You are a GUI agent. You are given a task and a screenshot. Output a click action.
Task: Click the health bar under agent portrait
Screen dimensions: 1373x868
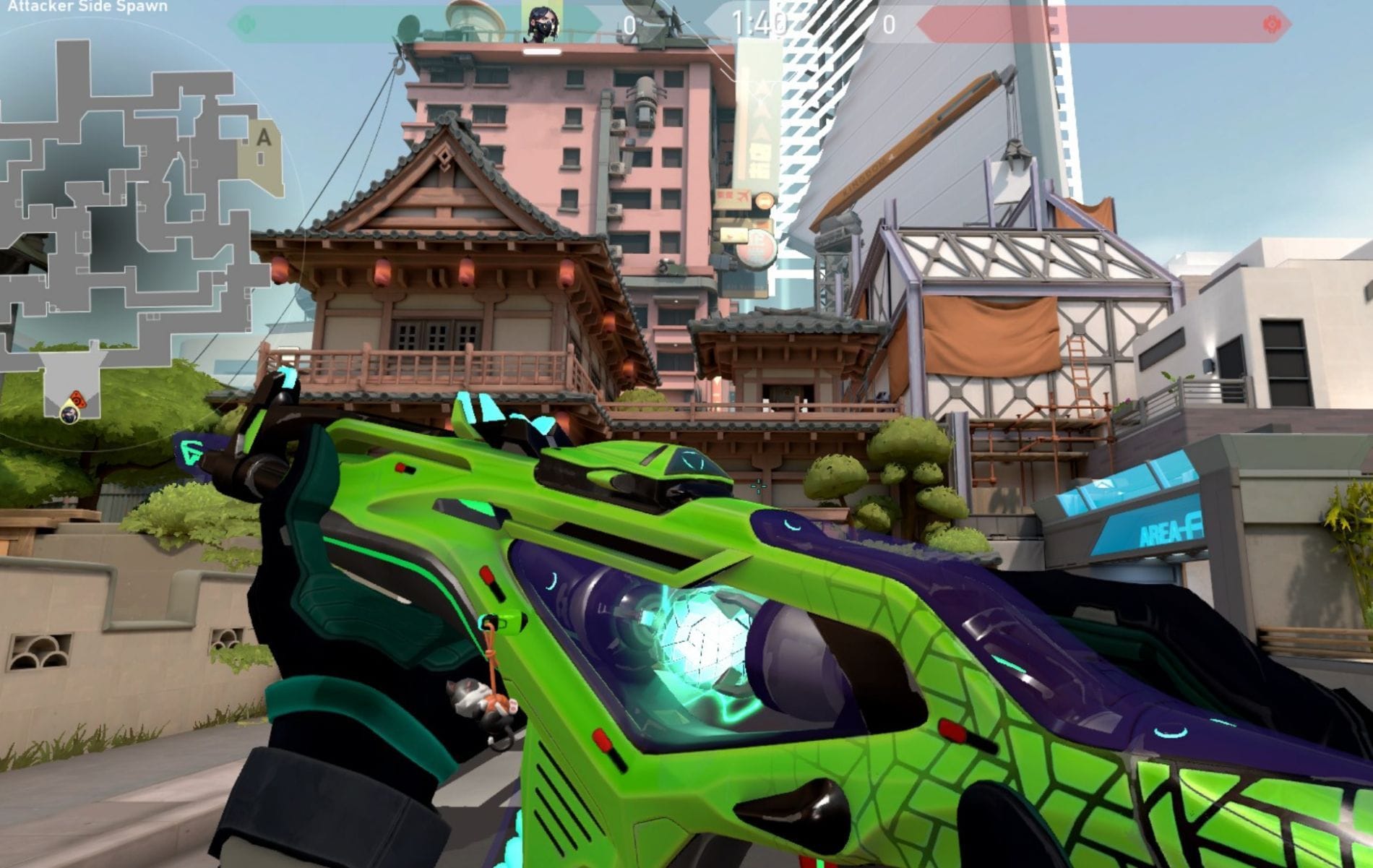(x=541, y=53)
